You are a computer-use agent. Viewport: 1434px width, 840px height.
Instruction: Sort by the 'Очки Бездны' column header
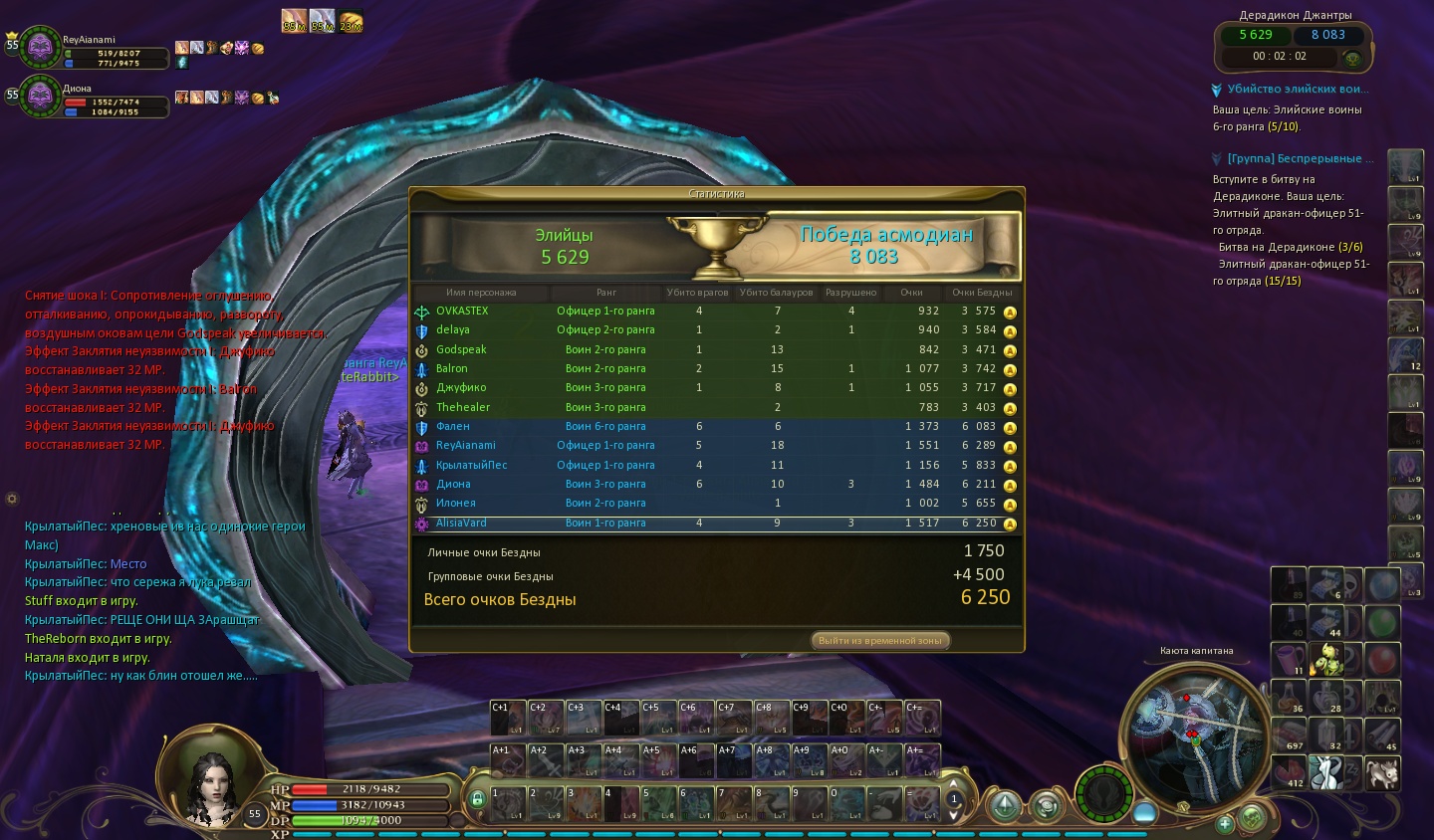(981, 293)
